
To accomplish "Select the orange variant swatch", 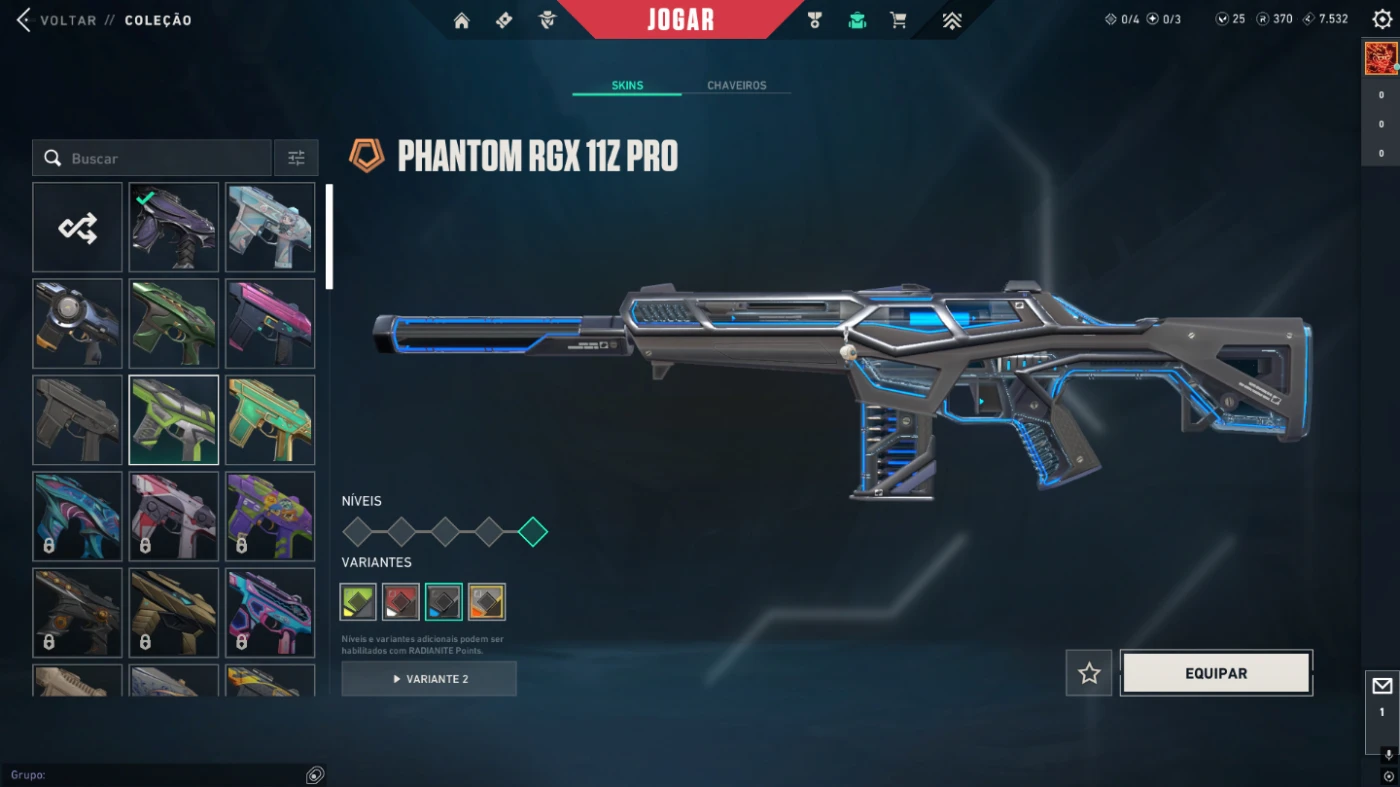I will tap(487, 602).
